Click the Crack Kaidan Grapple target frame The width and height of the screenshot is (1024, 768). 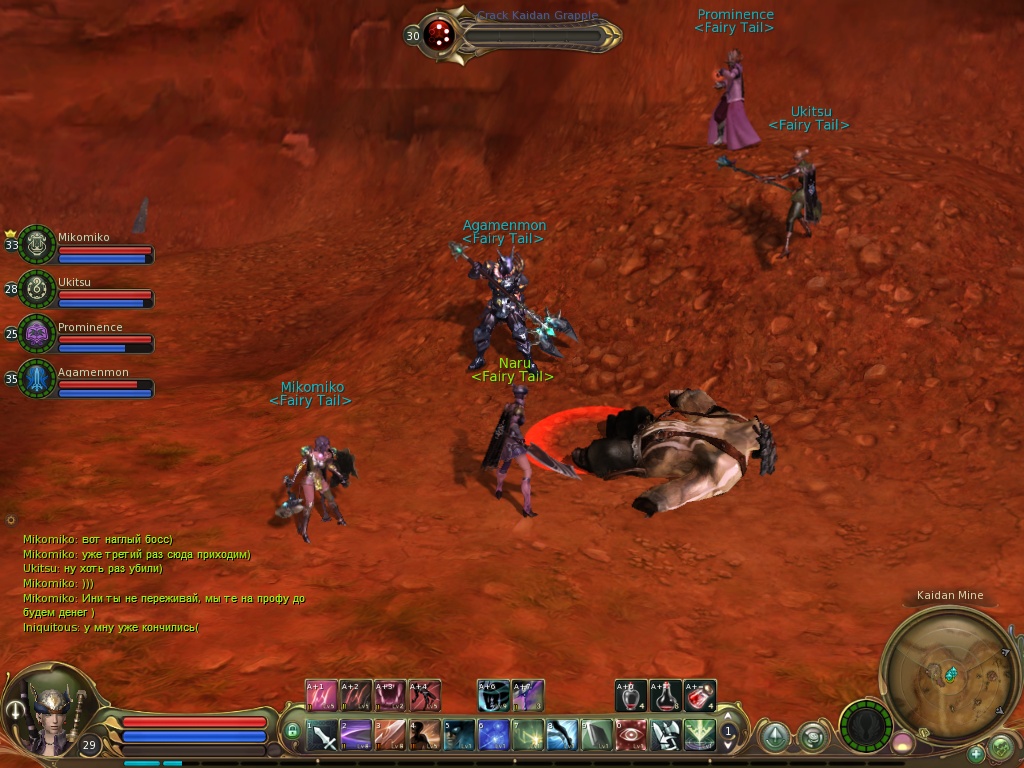[x=520, y=36]
